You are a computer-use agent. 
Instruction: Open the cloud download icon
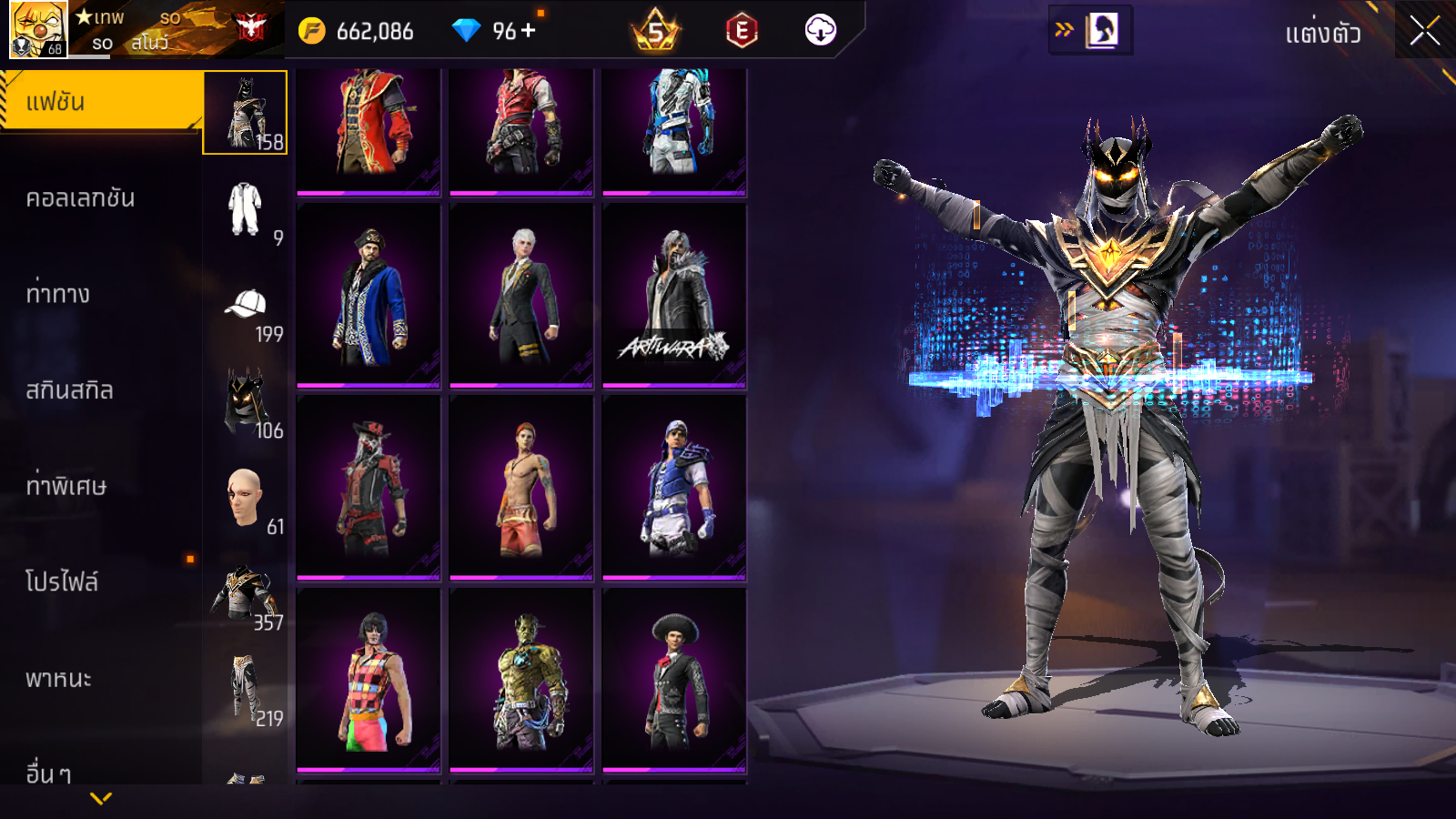(820, 31)
